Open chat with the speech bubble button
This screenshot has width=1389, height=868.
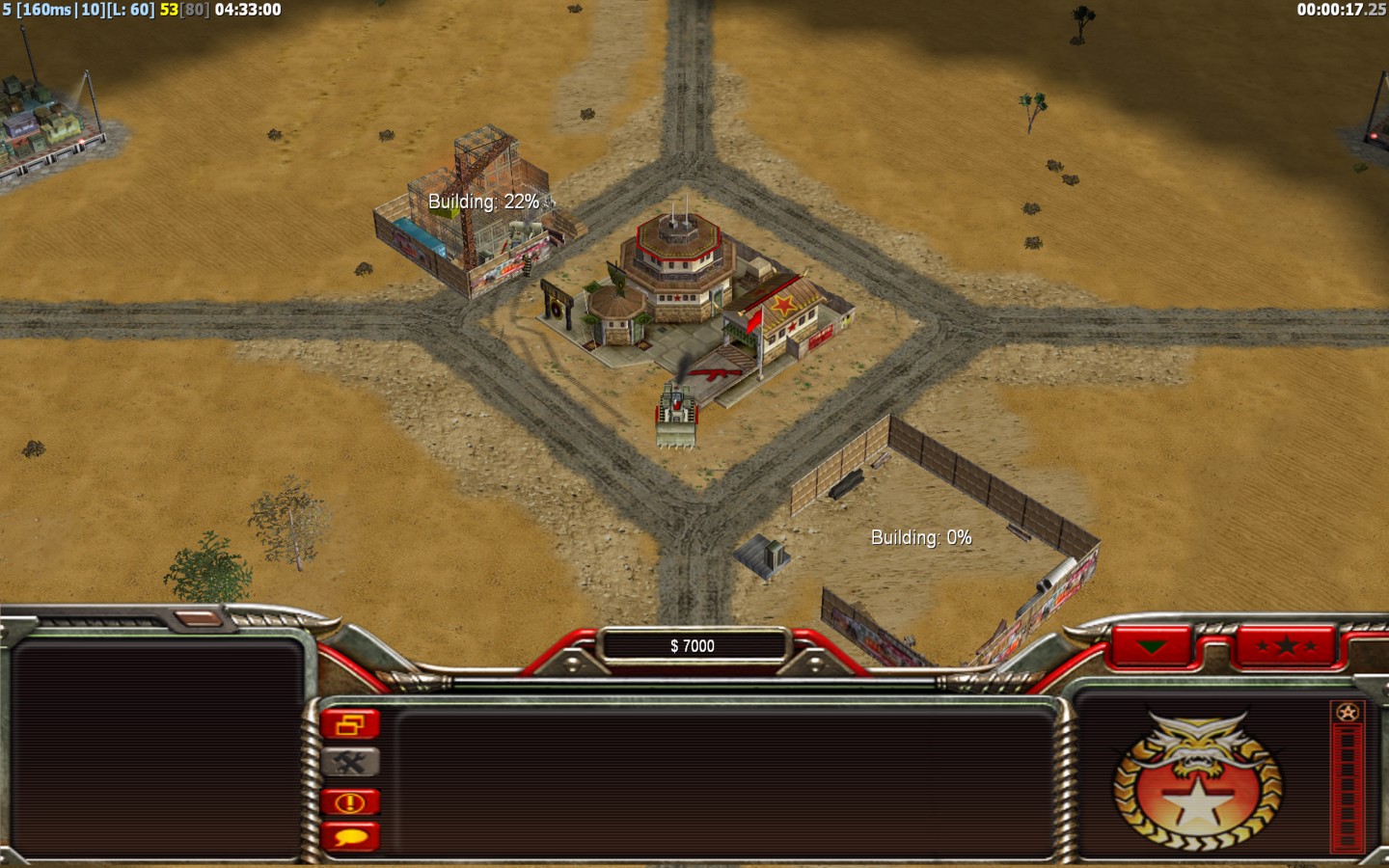click(x=350, y=836)
